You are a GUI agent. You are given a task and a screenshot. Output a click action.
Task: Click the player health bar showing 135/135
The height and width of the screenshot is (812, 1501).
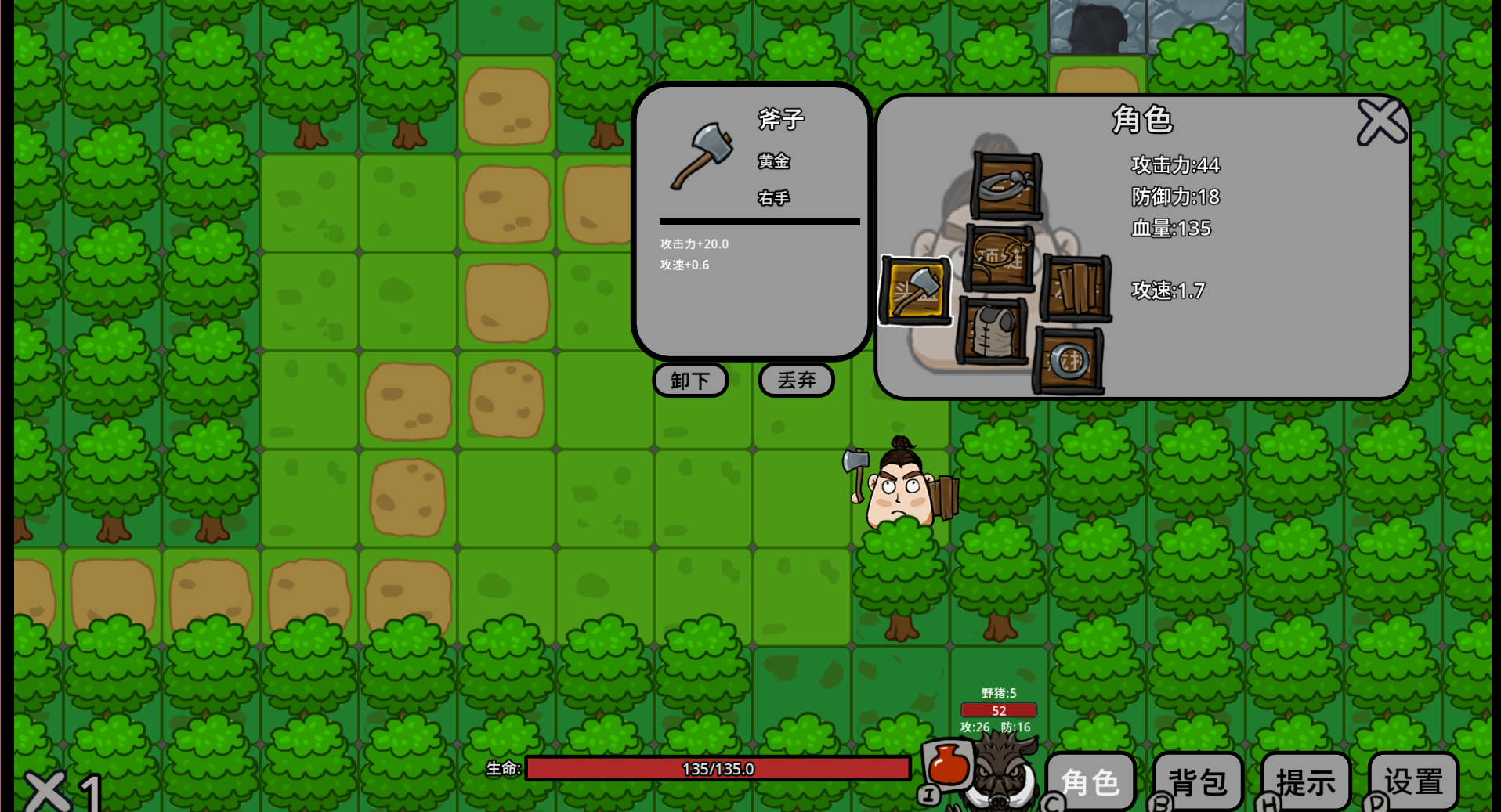click(717, 769)
